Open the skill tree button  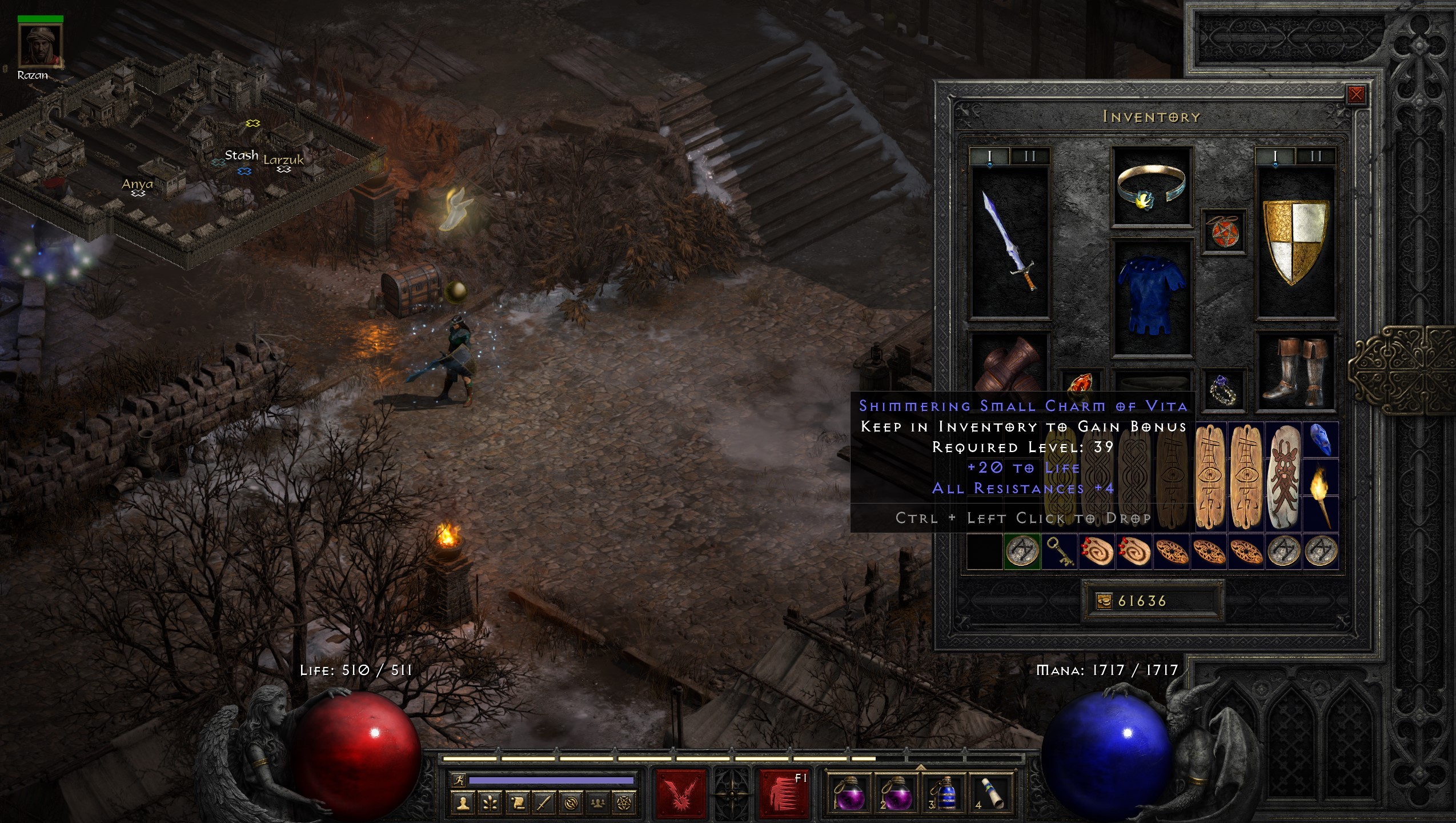pos(490,804)
